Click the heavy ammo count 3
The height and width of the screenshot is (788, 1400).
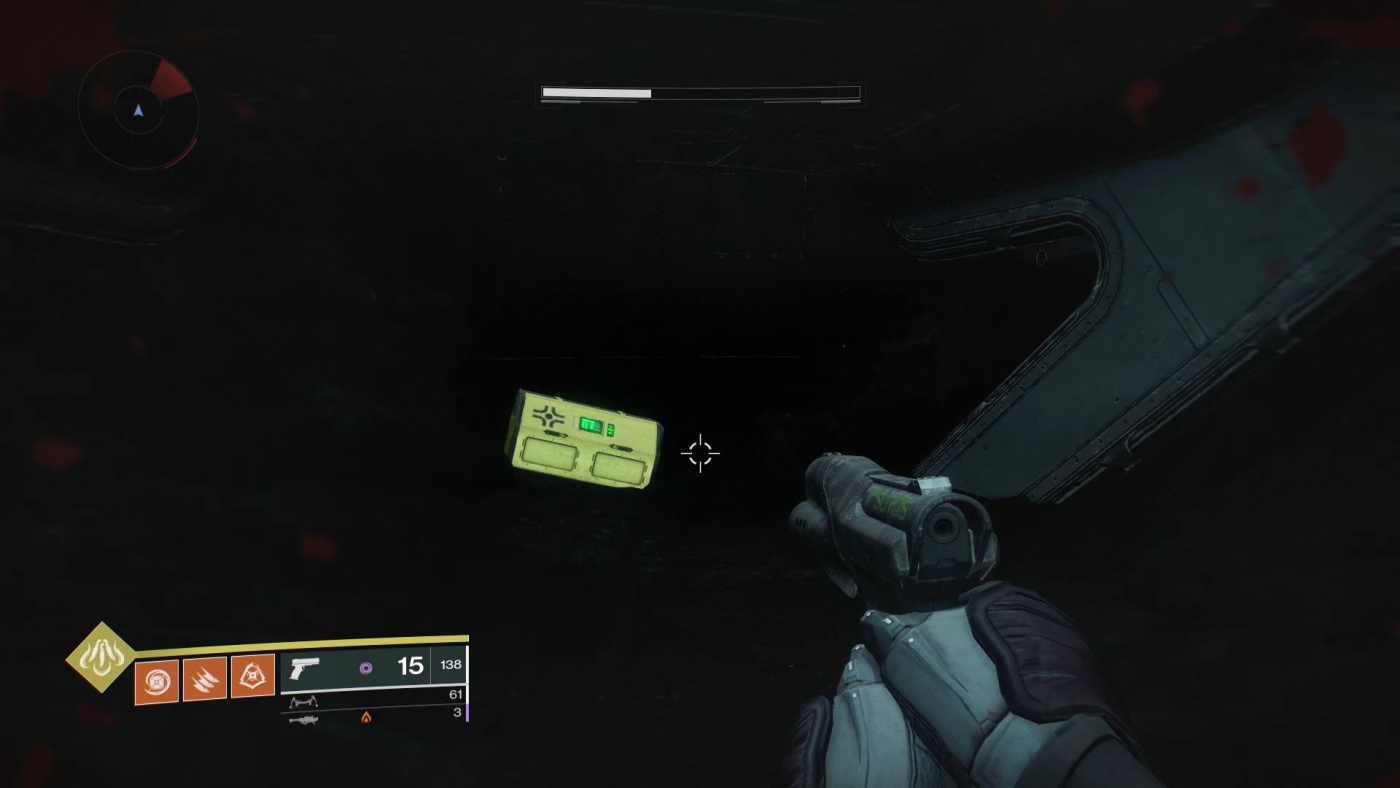(x=456, y=714)
